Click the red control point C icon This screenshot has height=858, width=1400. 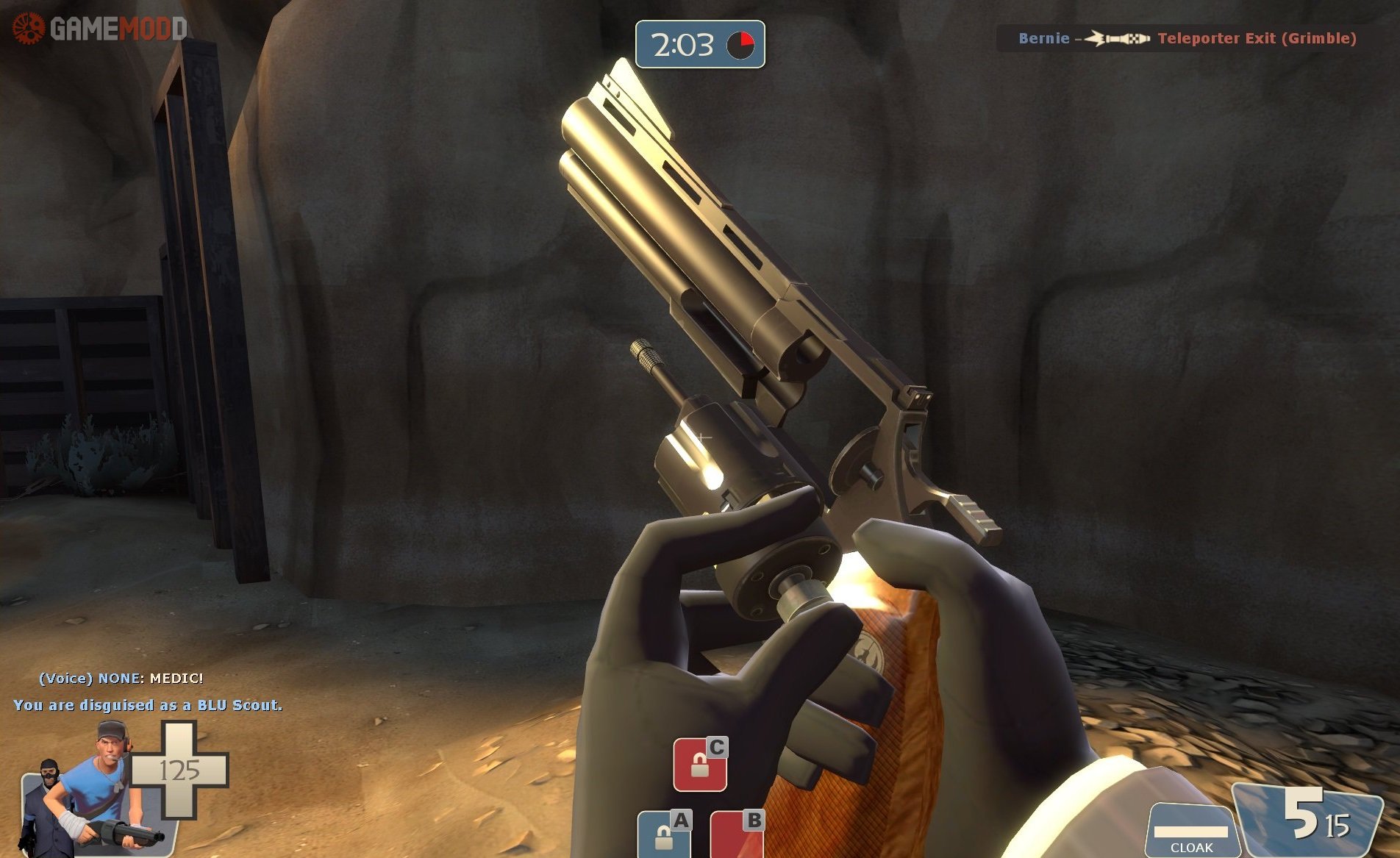tap(700, 765)
